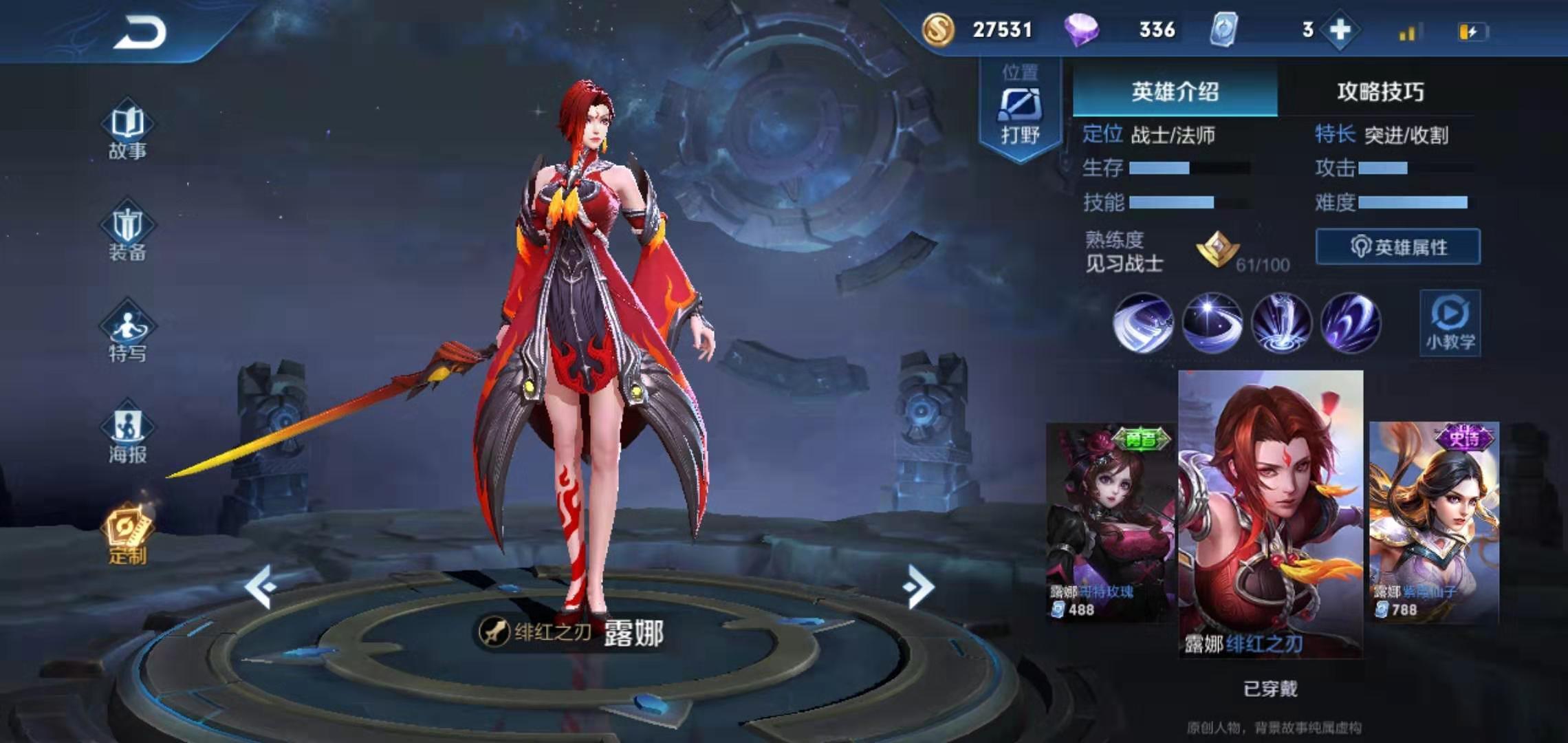Switch to the 攻略技巧 strategy tab

[x=1380, y=91]
